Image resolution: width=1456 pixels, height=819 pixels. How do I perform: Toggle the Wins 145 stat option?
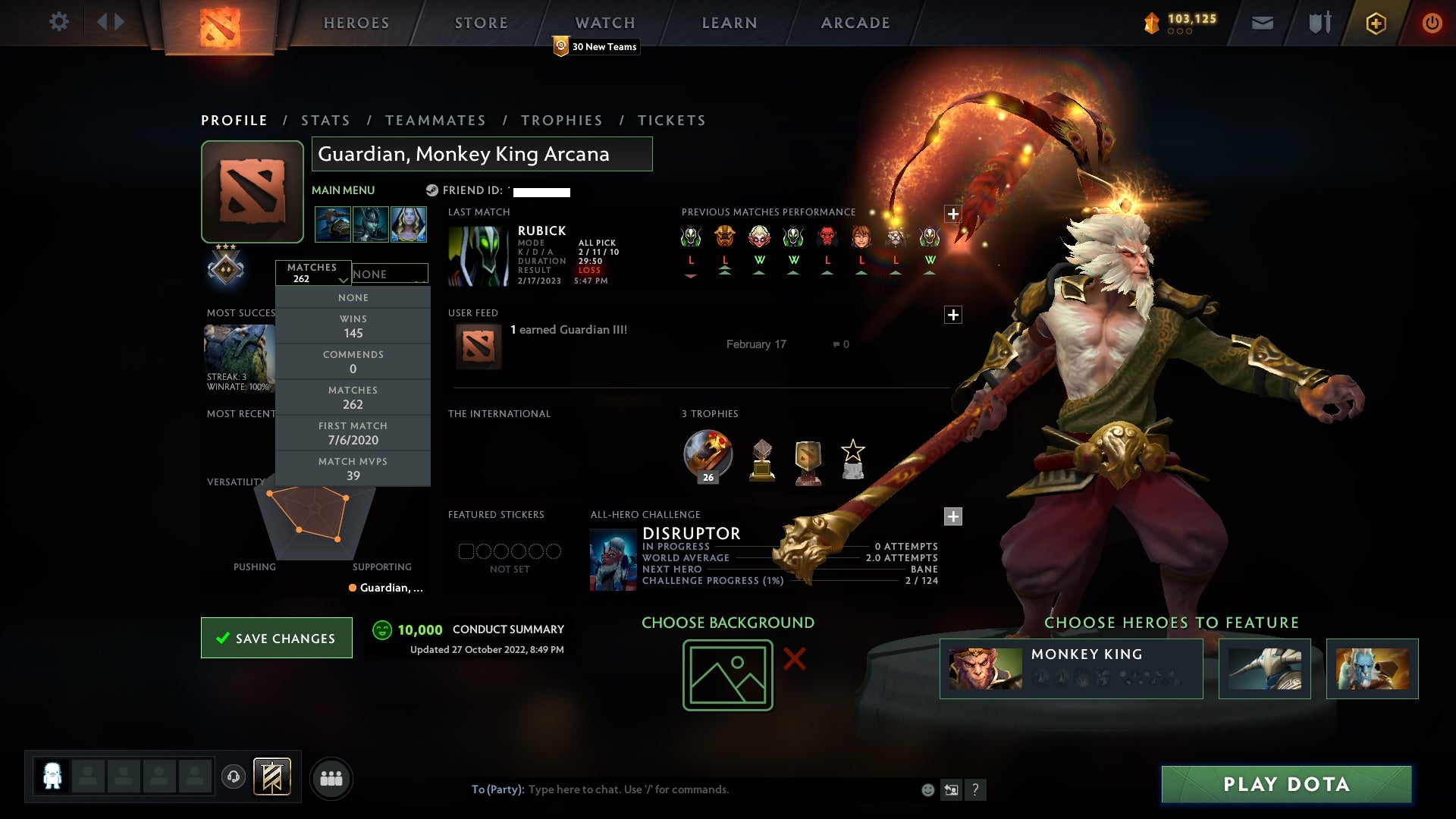tap(353, 326)
